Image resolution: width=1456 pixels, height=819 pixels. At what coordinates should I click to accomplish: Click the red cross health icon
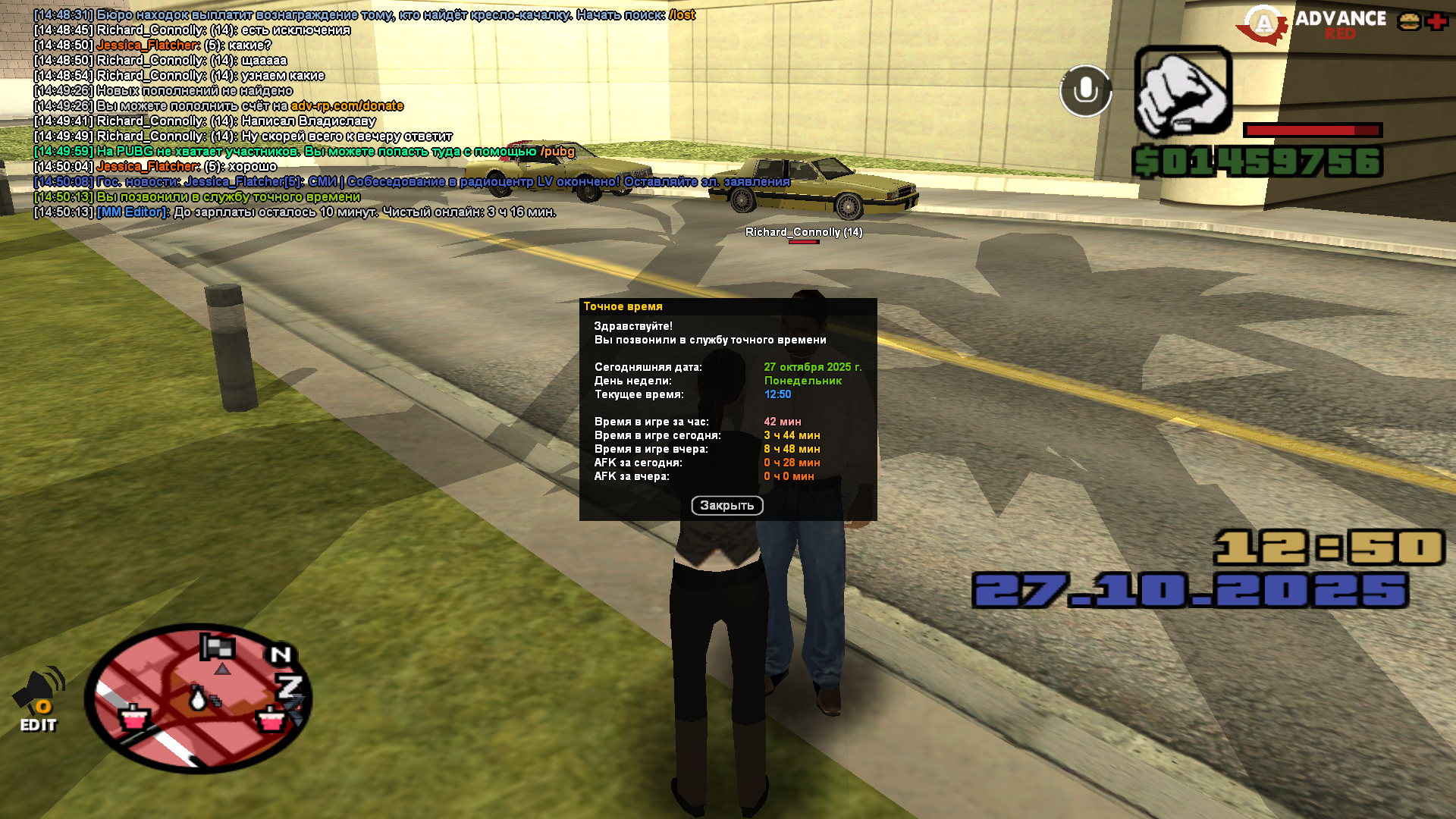[1436, 22]
